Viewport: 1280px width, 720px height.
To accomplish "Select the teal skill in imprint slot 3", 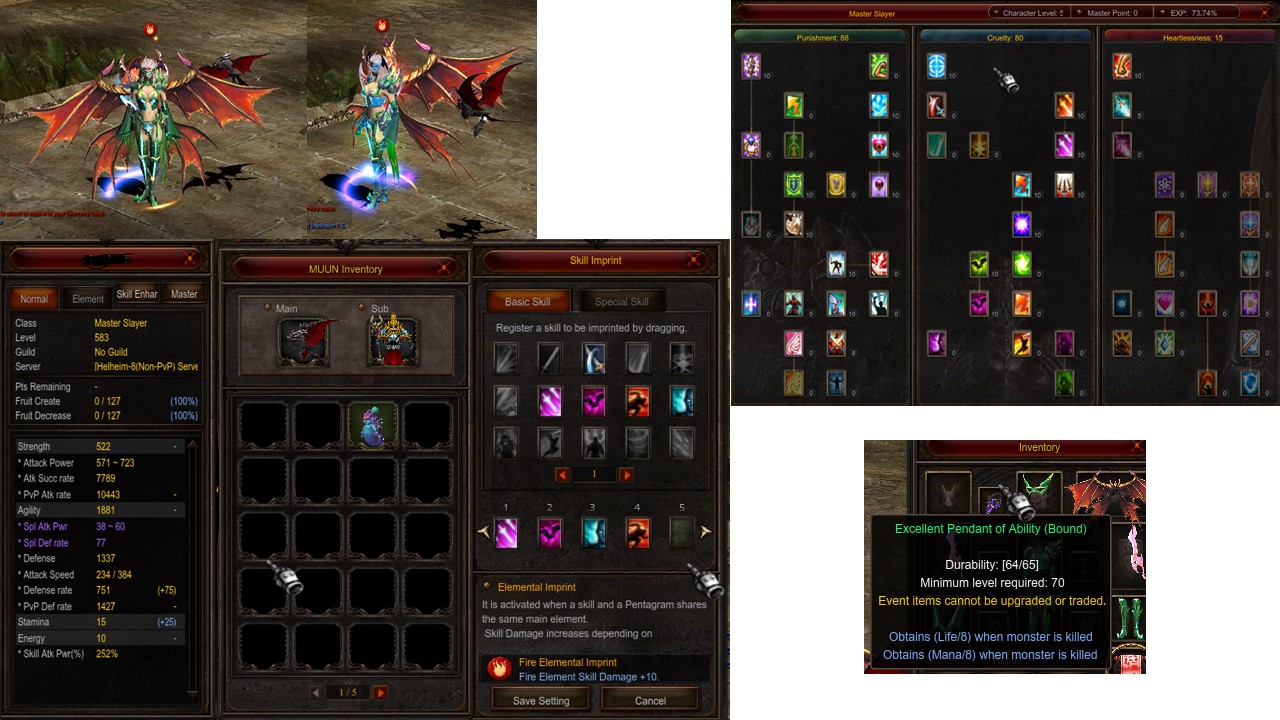I will click(x=594, y=533).
